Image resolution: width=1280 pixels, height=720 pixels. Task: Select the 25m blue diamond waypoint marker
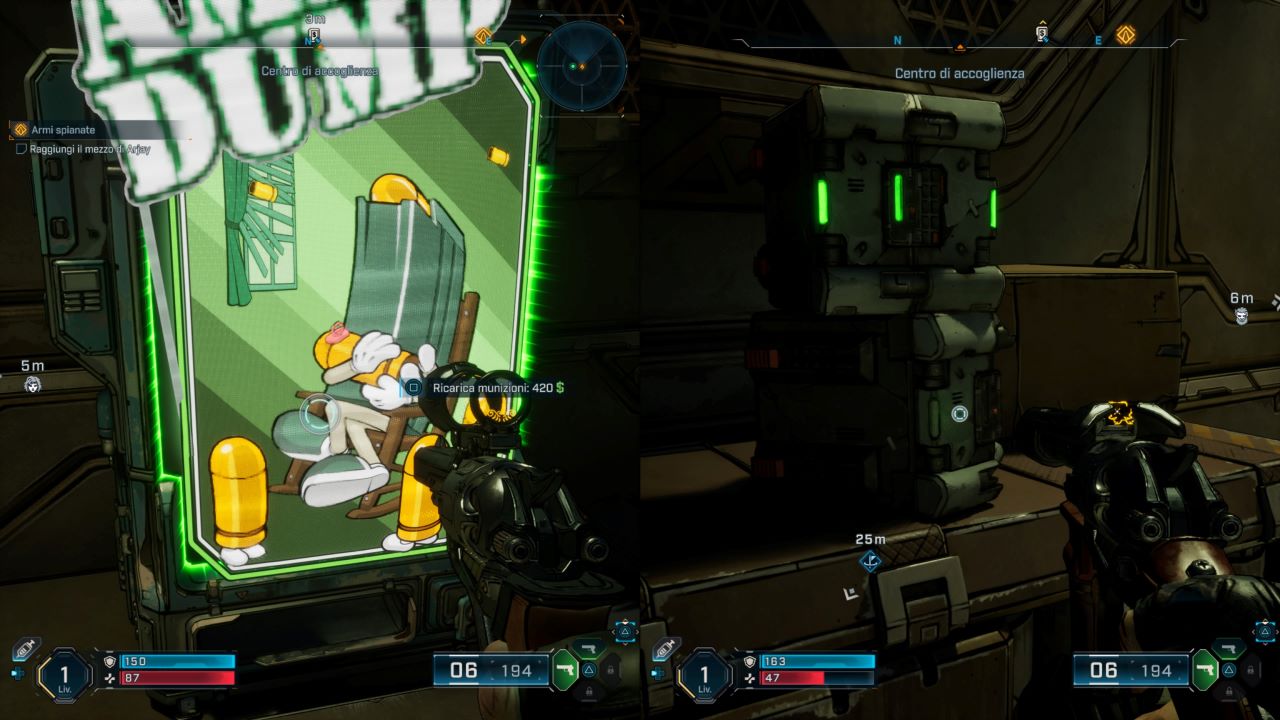click(x=870, y=561)
